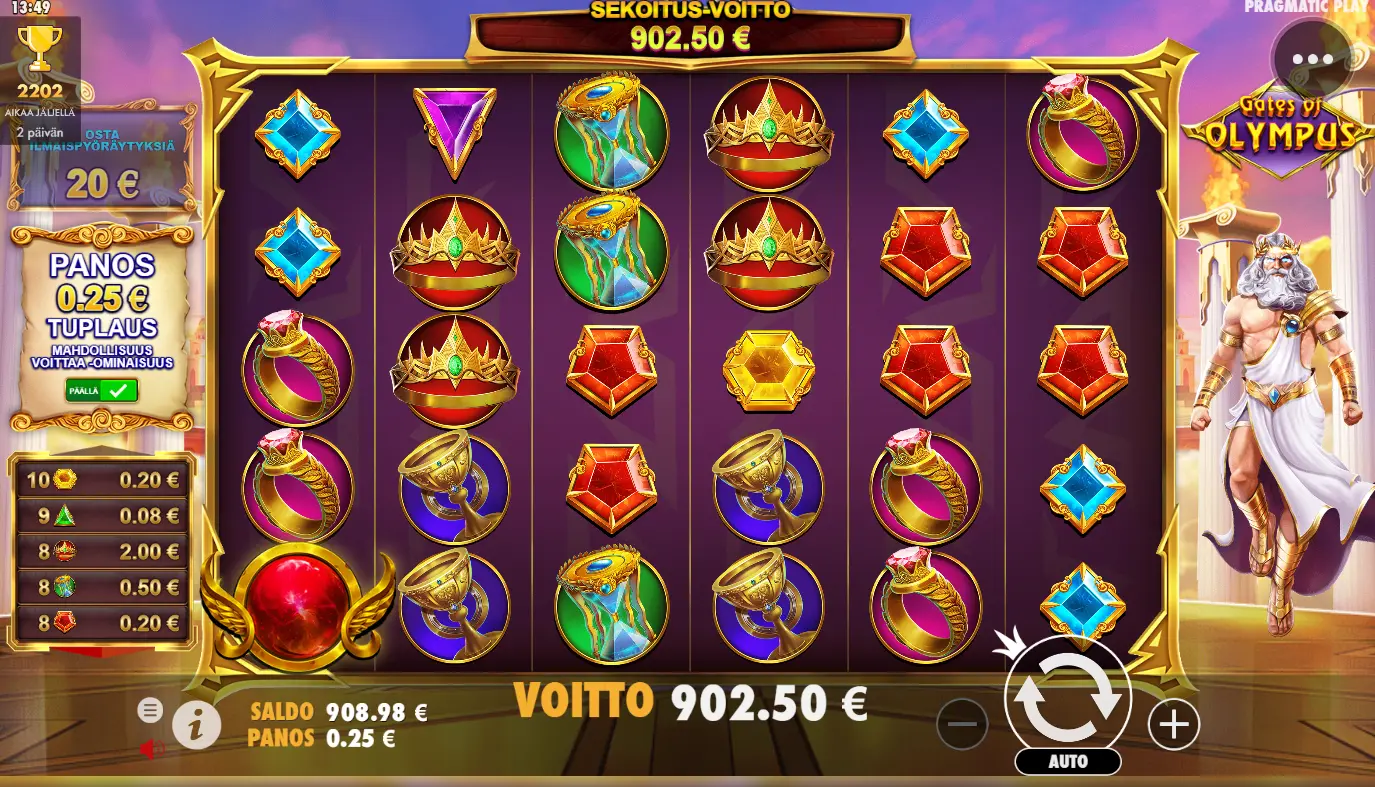Spin the reels with the circular arrows button
This screenshot has width=1375, height=787.
tap(1068, 699)
